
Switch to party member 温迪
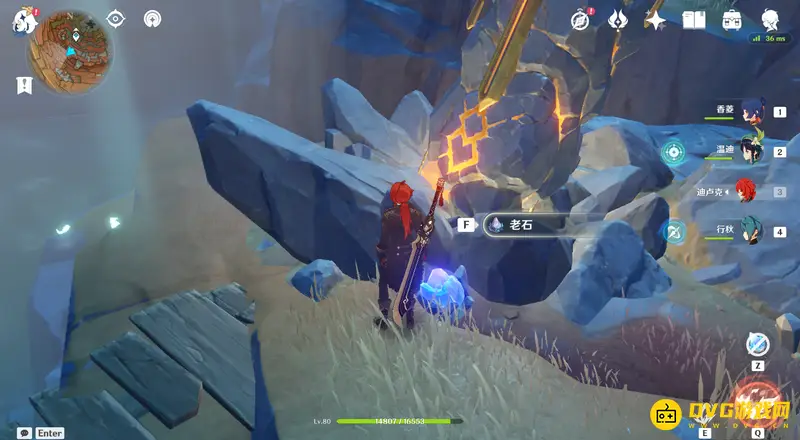tap(750, 152)
